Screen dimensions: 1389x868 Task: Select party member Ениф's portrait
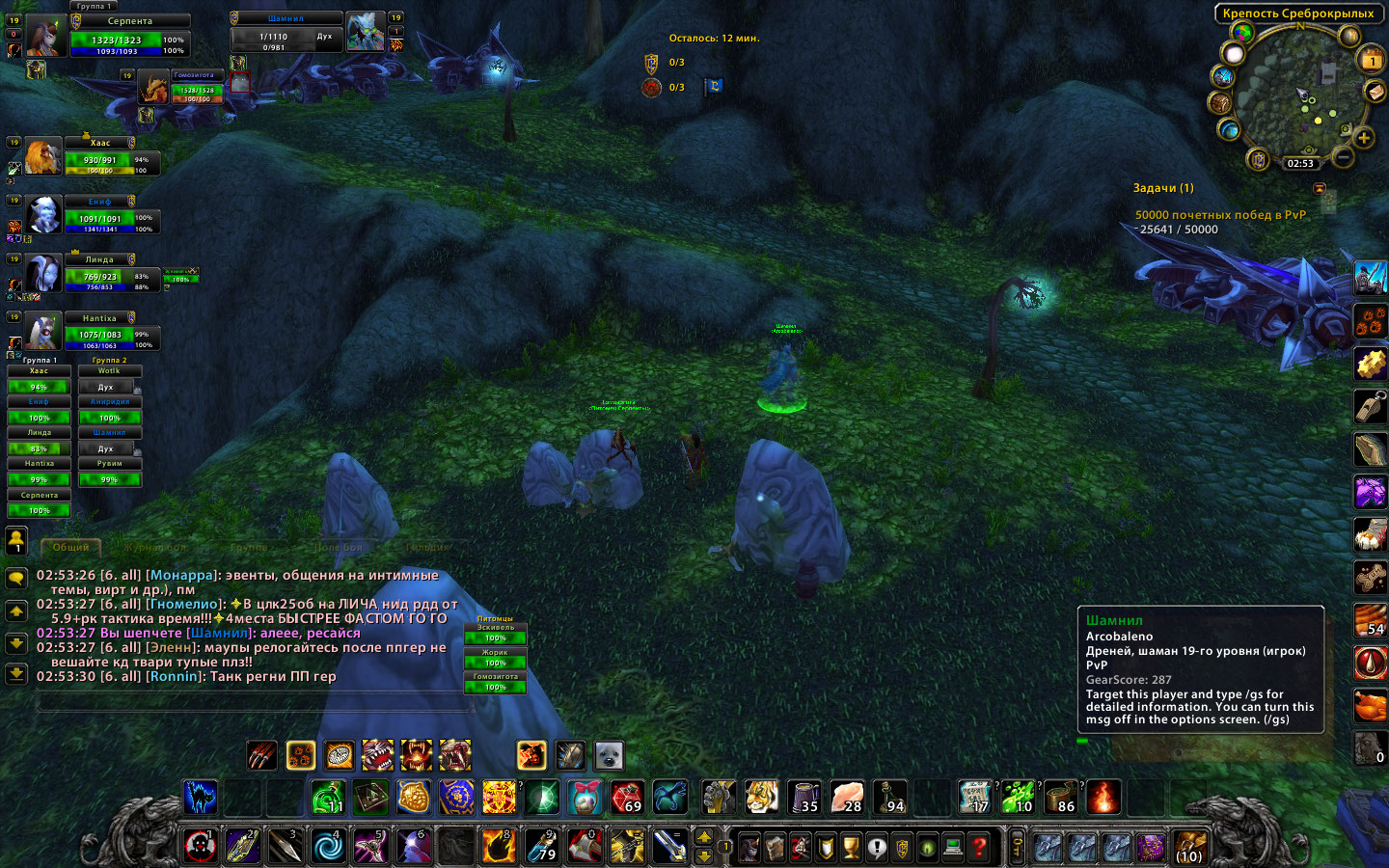pyautogui.click(x=42, y=215)
